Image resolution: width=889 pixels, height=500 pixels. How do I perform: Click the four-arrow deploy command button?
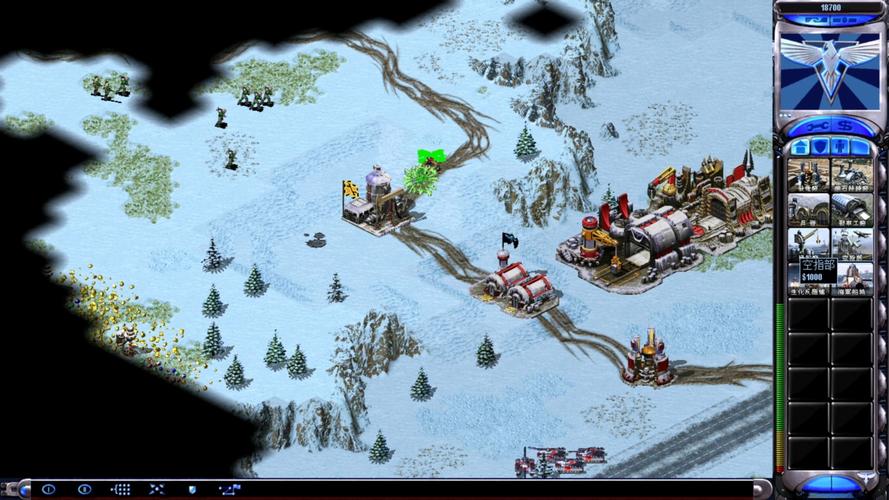pyautogui.click(x=156, y=489)
